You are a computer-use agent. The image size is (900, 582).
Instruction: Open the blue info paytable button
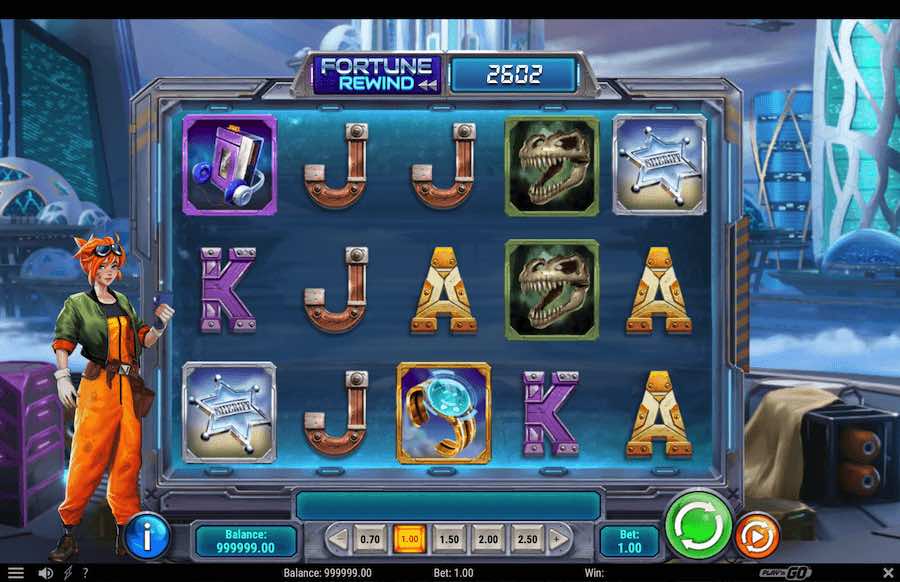point(147,539)
